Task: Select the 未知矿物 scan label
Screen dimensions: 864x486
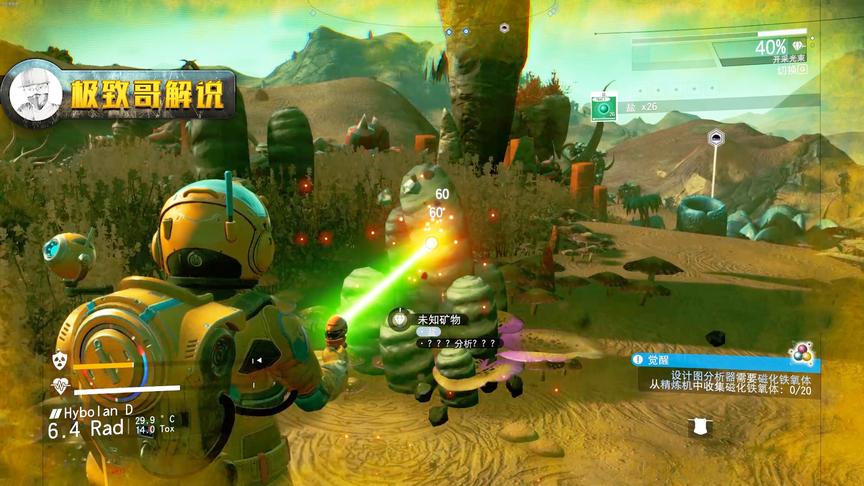Action: pyautogui.click(x=436, y=319)
